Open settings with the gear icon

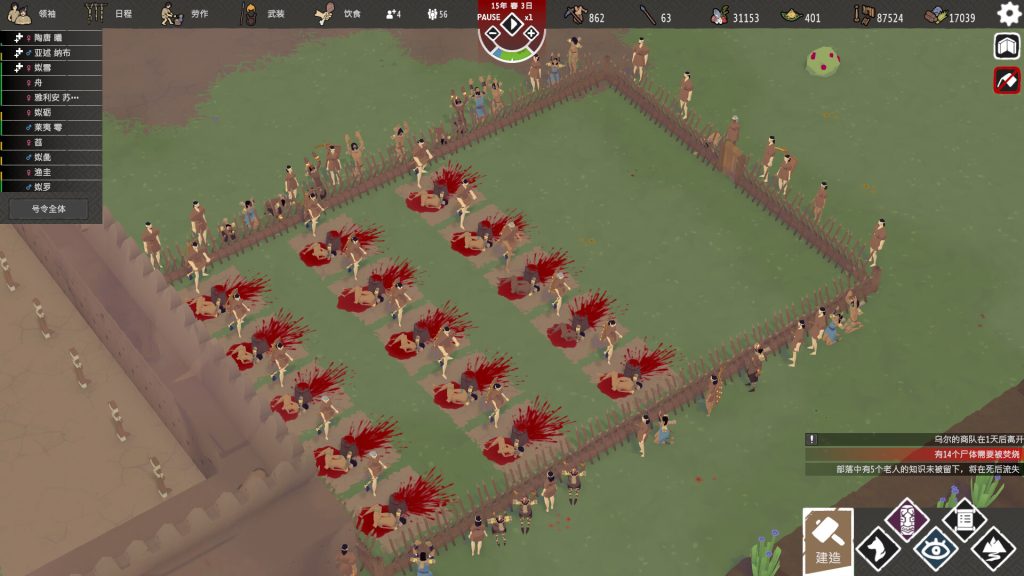1009,14
